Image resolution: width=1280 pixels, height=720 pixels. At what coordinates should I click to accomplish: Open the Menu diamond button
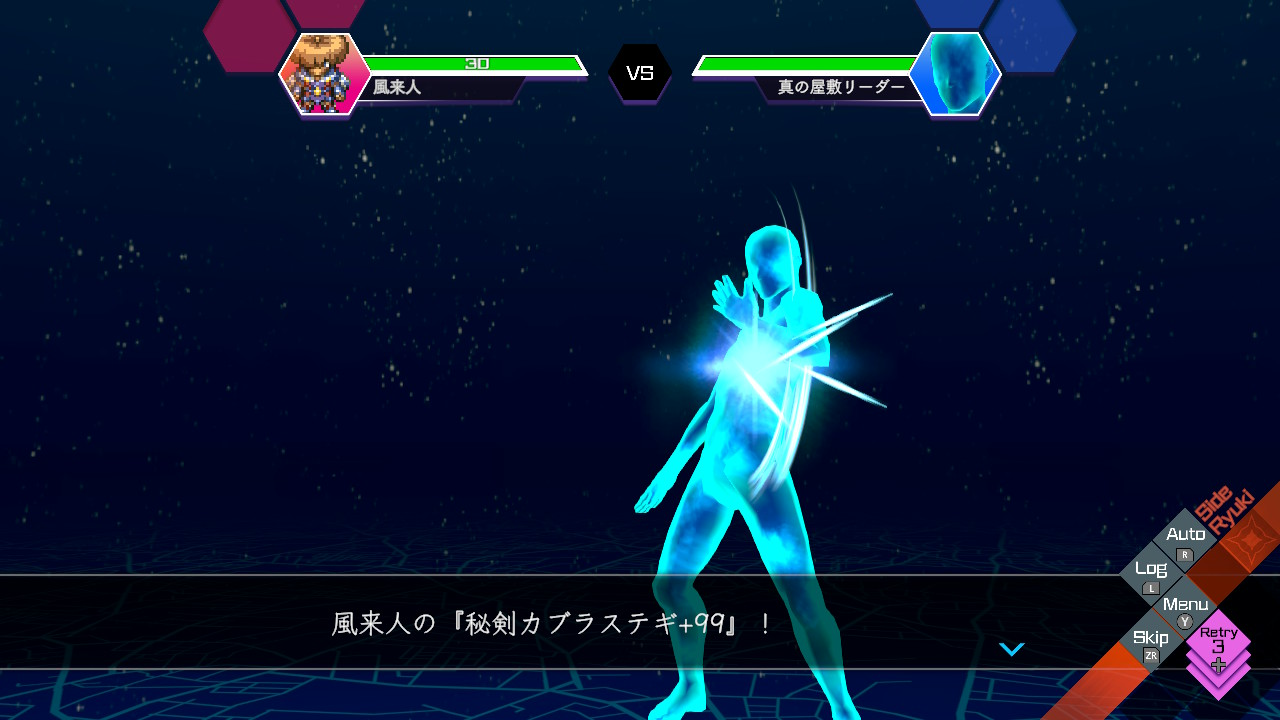pos(1185,609)
